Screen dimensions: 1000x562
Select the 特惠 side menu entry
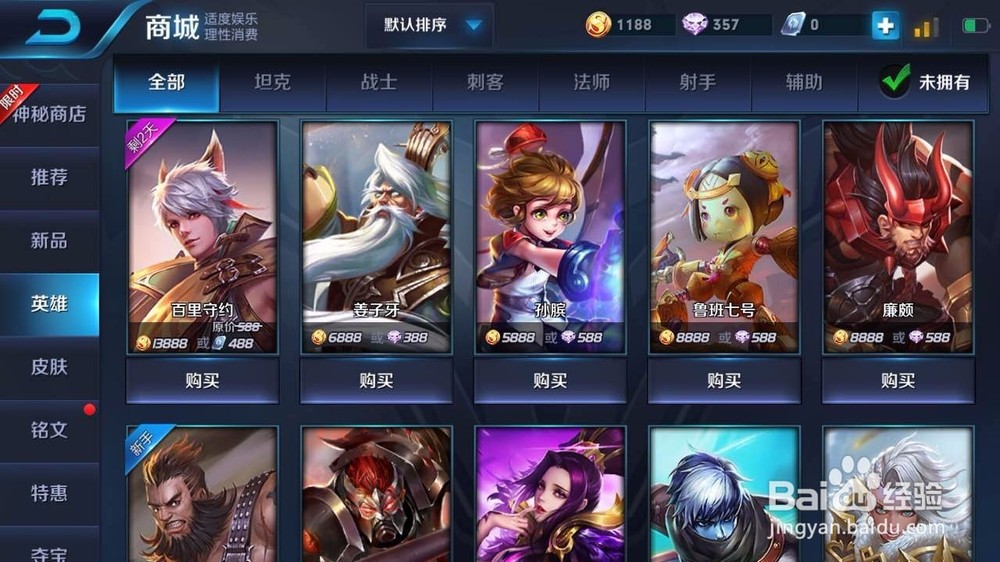(49, 492)
